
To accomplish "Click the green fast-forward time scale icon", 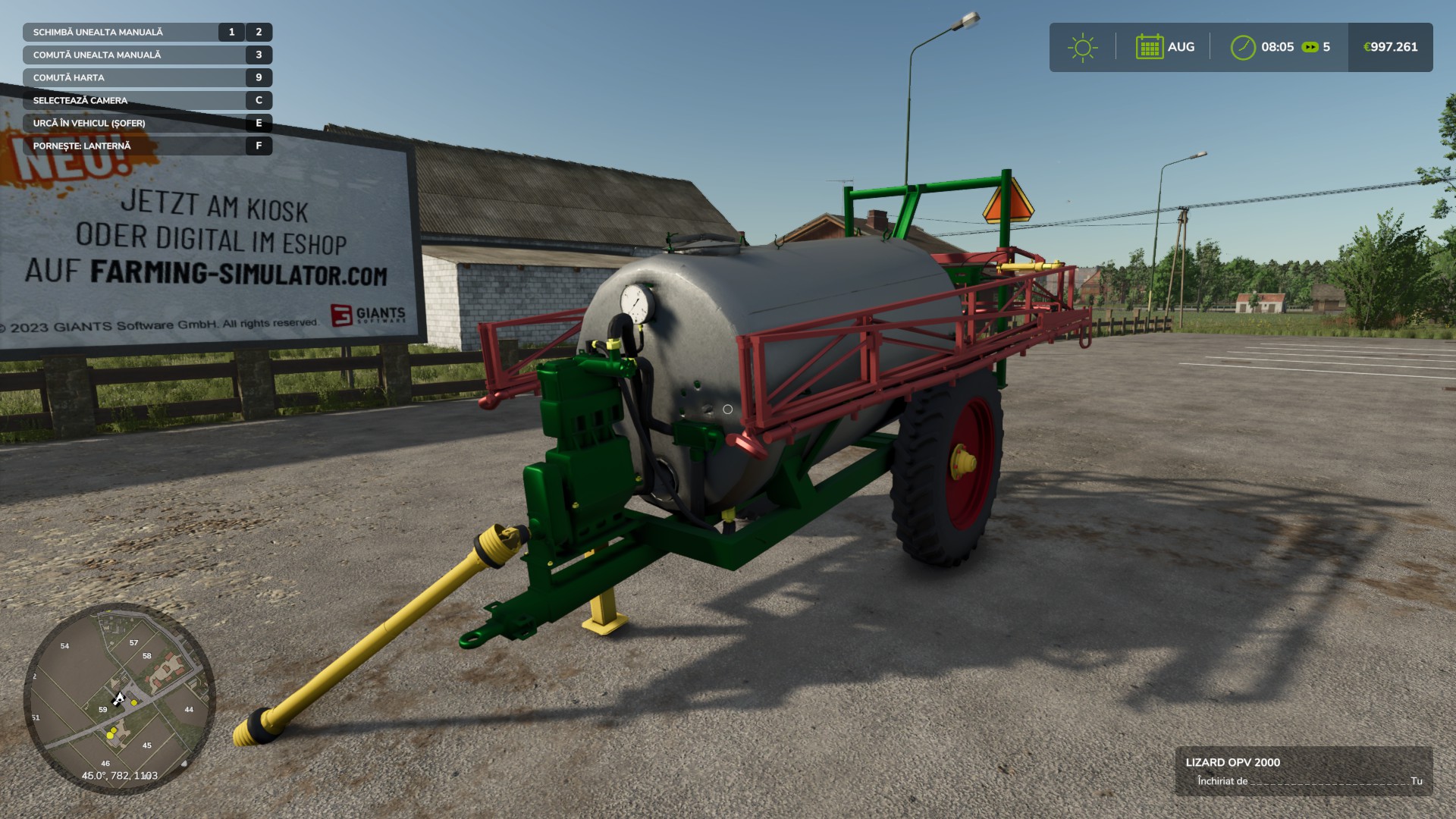I will [1310, 47].
